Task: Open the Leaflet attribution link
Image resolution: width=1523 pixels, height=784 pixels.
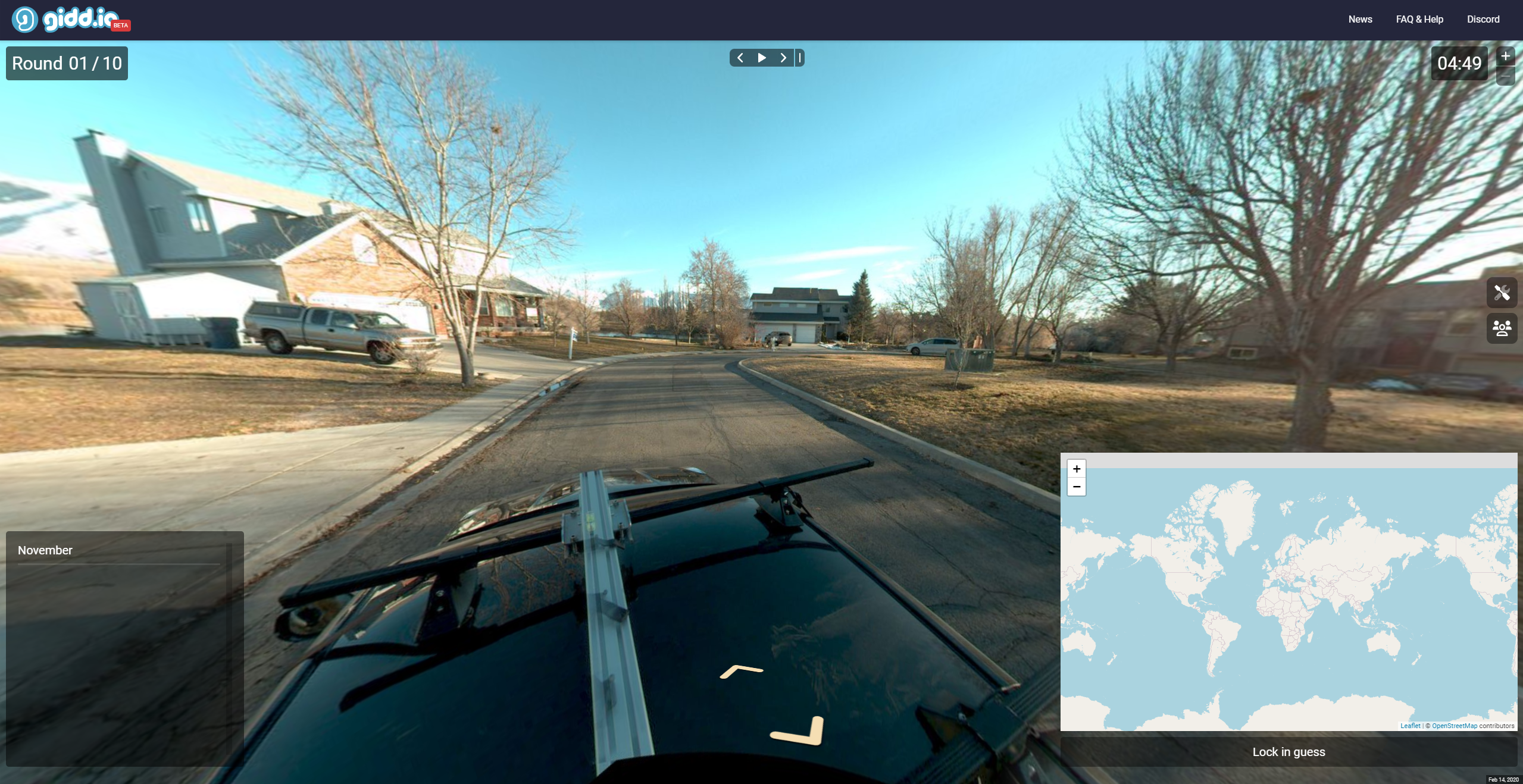Action: click(x=1410, y=726)
